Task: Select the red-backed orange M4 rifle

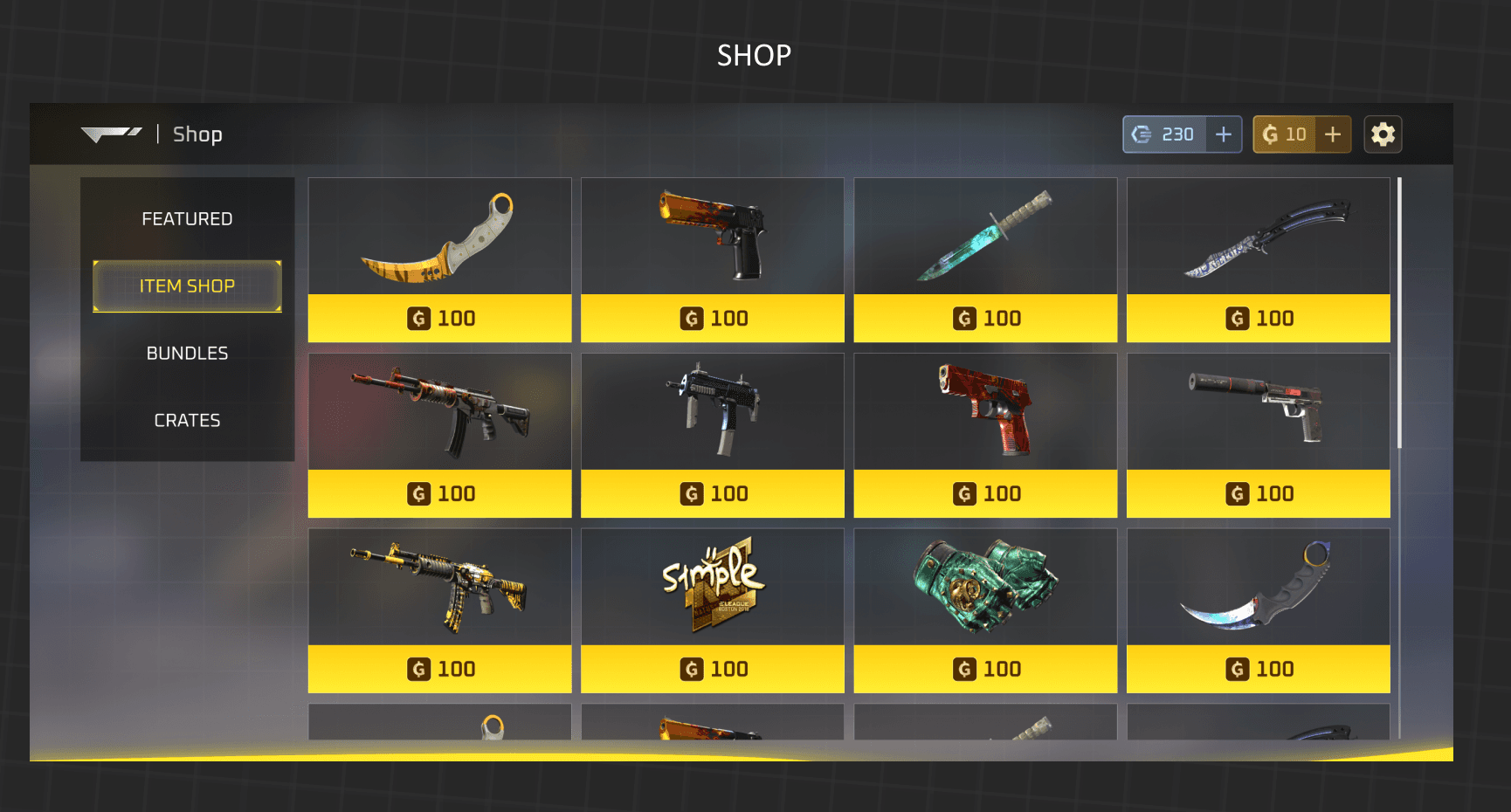Action: 439,435
